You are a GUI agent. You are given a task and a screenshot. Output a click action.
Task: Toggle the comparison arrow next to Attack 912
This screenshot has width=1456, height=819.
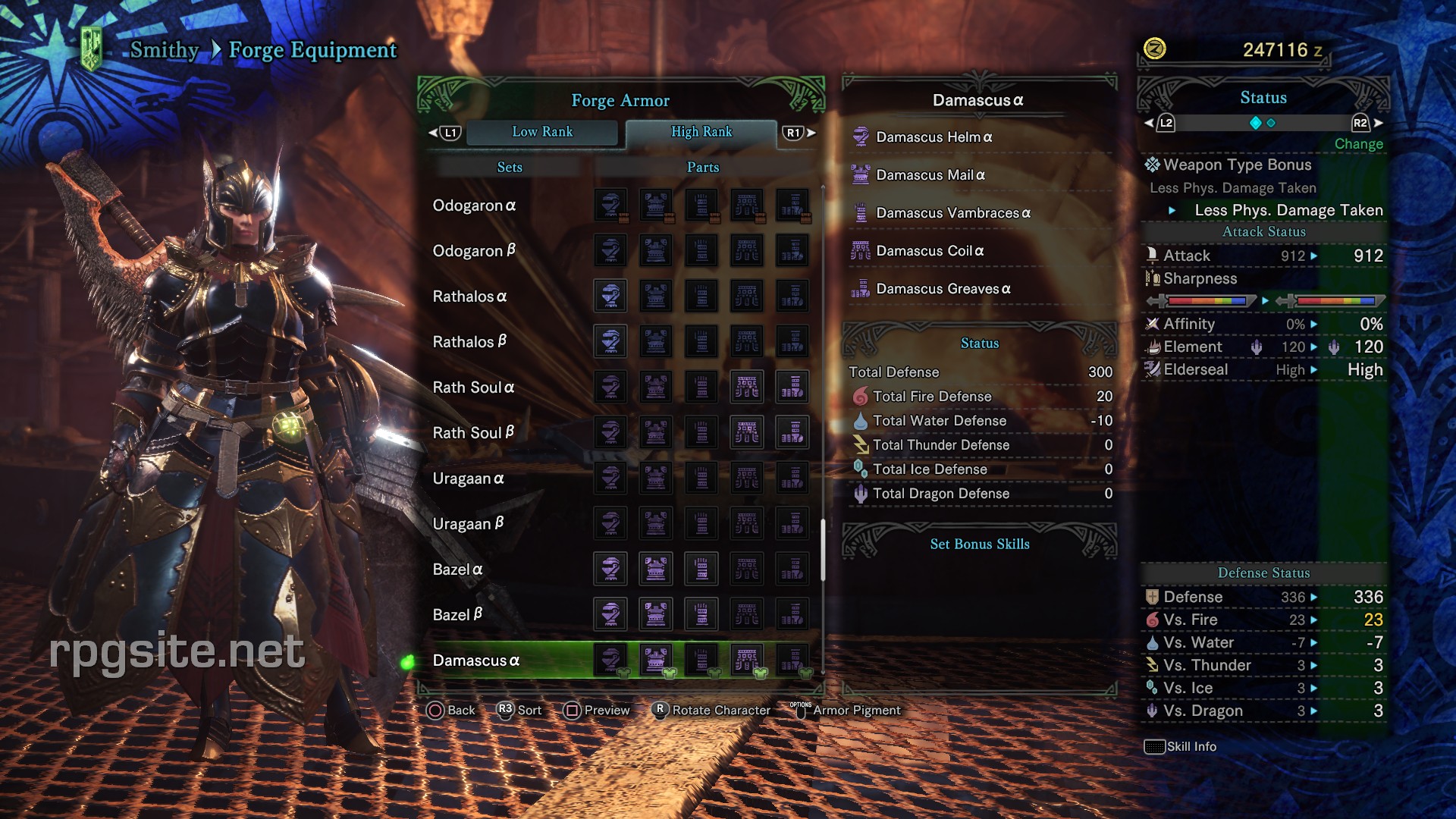point(1316,256)
